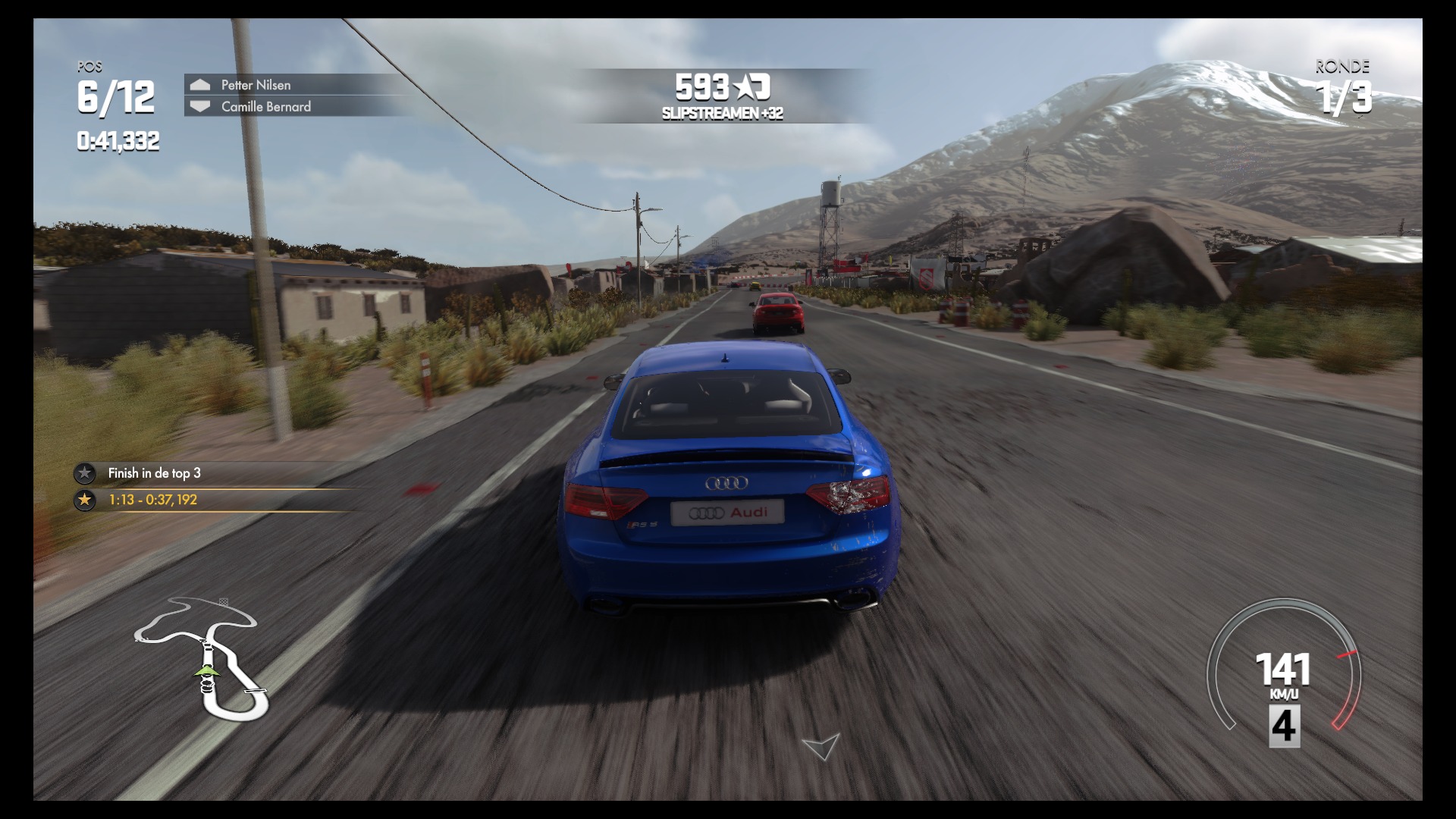Click Petter Nilsen in the position list

click(256, 85)
